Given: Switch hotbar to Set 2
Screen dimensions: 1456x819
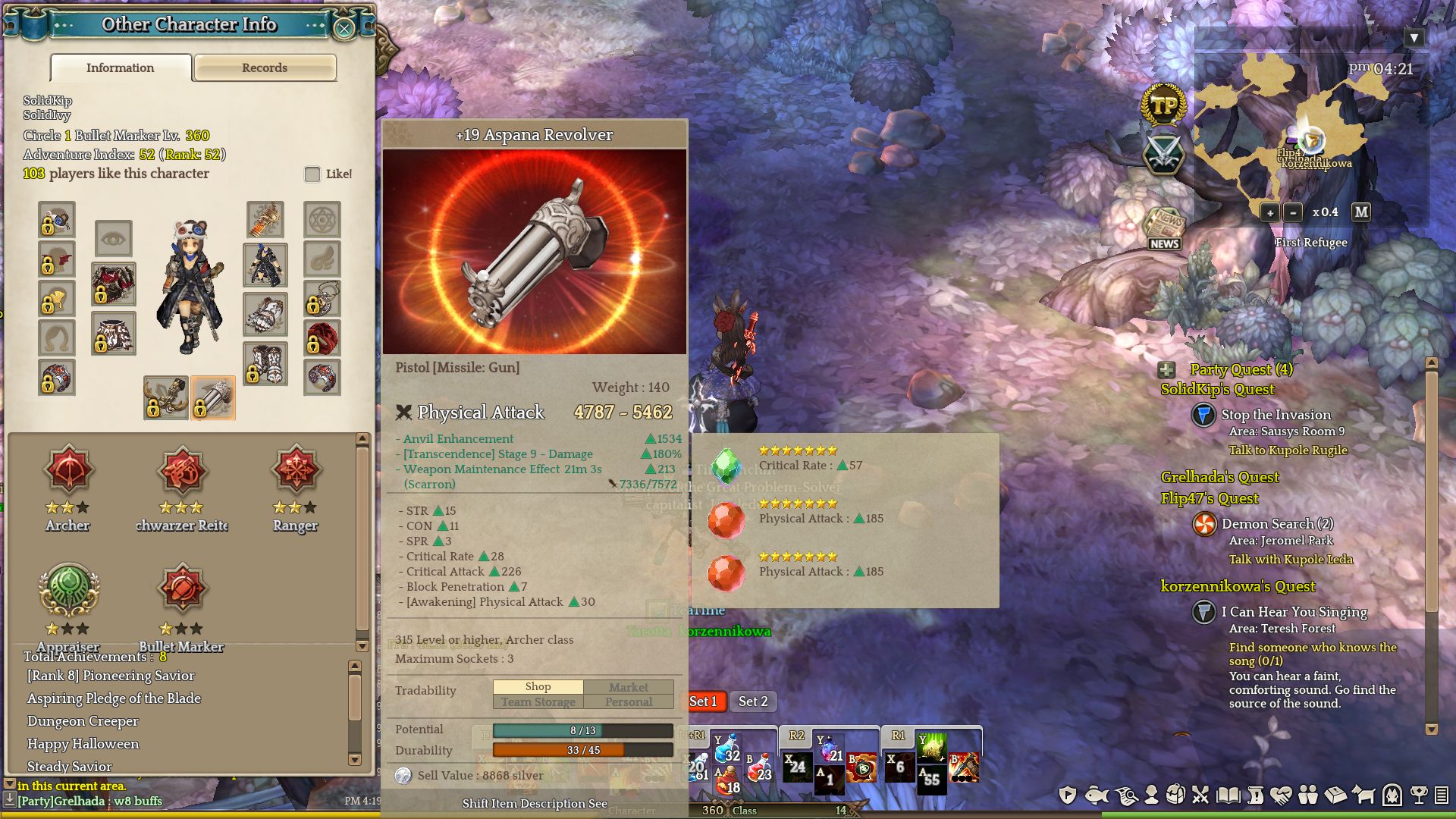Looking at the screenshot, I should point(753,701).
